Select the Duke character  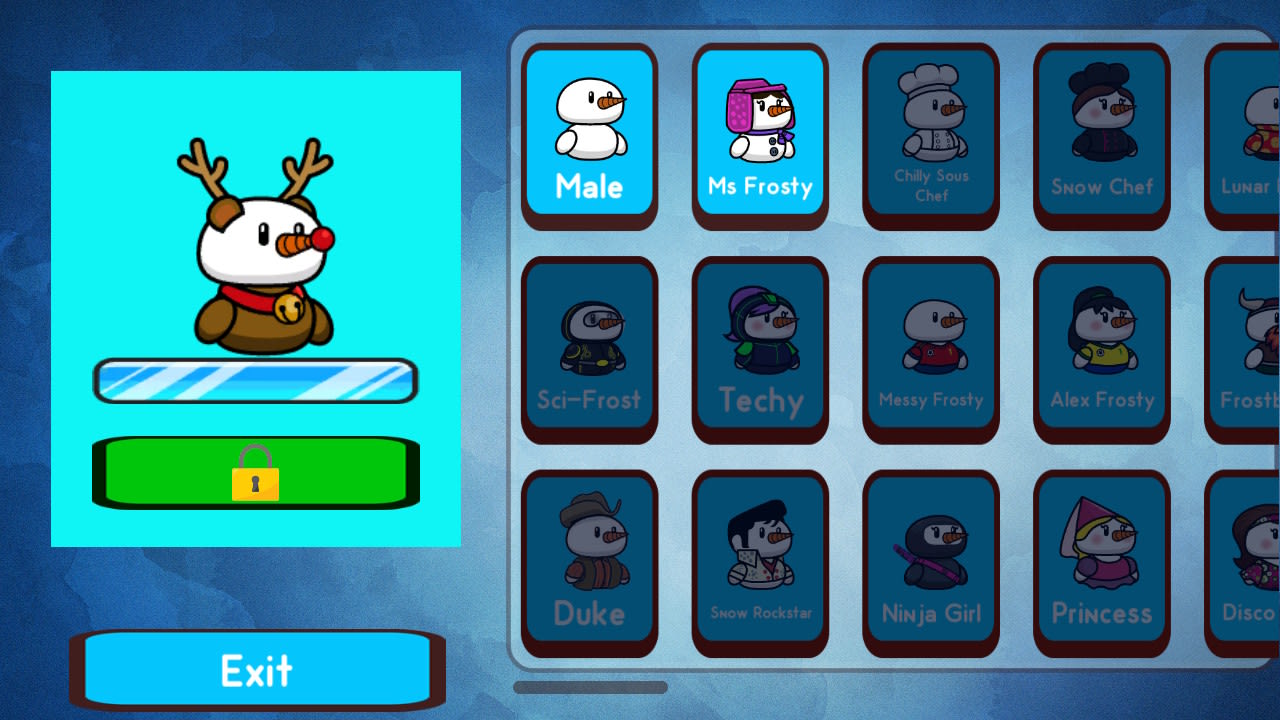tap(589, 562)
